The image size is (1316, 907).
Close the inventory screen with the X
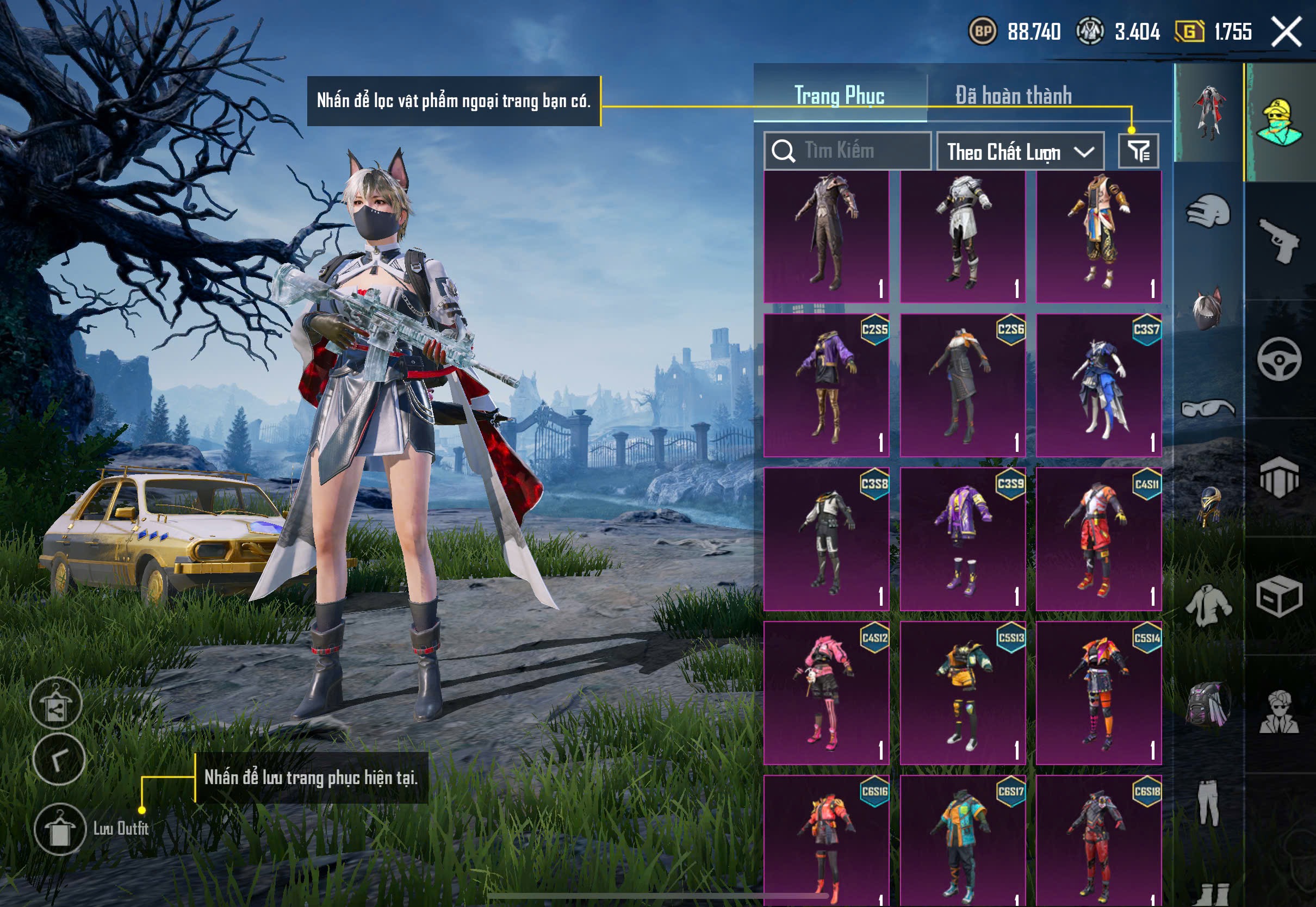point(1287,31)
